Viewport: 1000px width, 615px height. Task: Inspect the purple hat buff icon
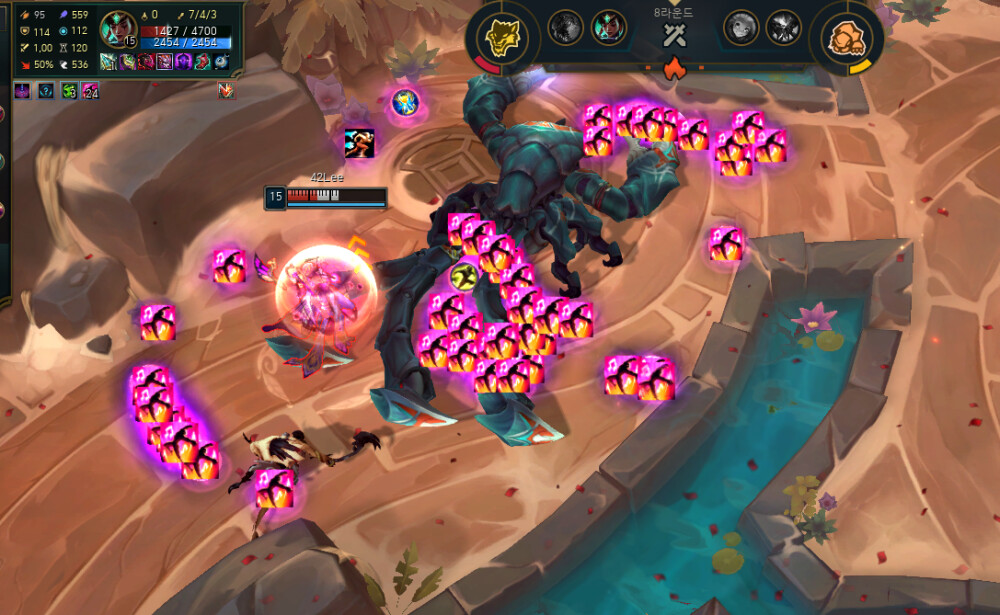click(22, 91)
